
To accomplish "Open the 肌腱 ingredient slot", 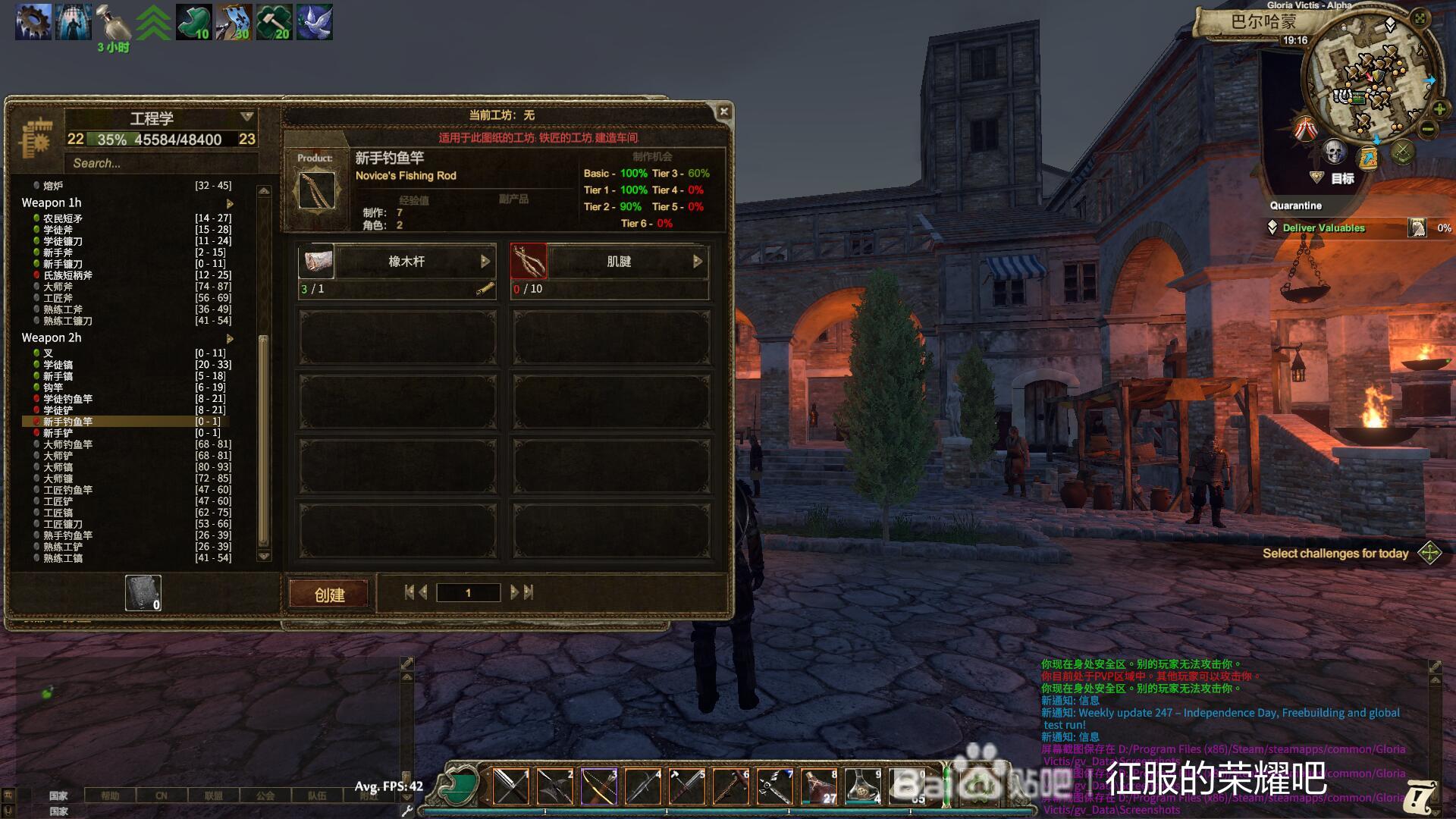I will pos(619,262).
